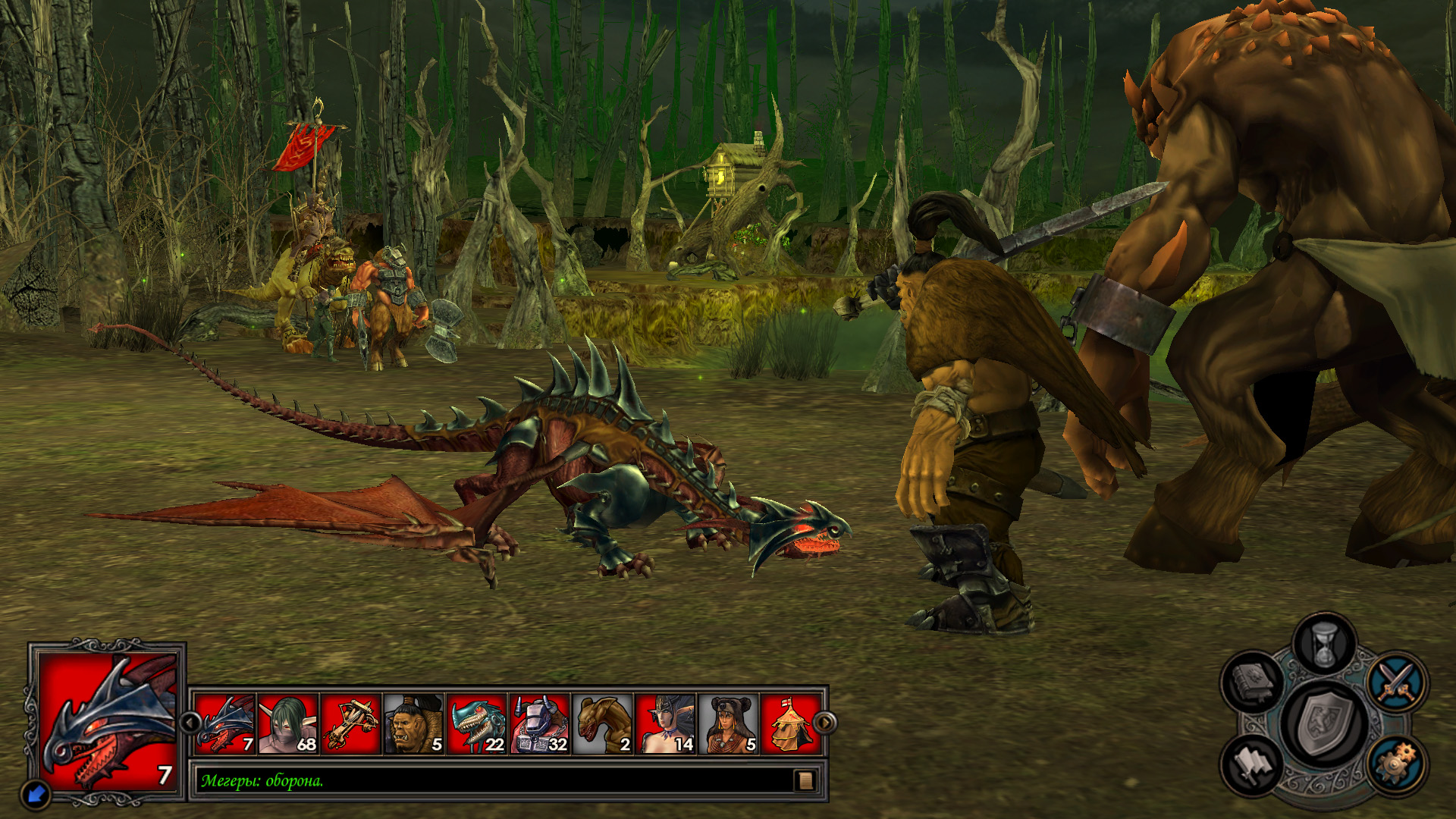Pick the orc warrior stack of 5
The height and width of the screenshot is (819, 1456).
point(414,724)
